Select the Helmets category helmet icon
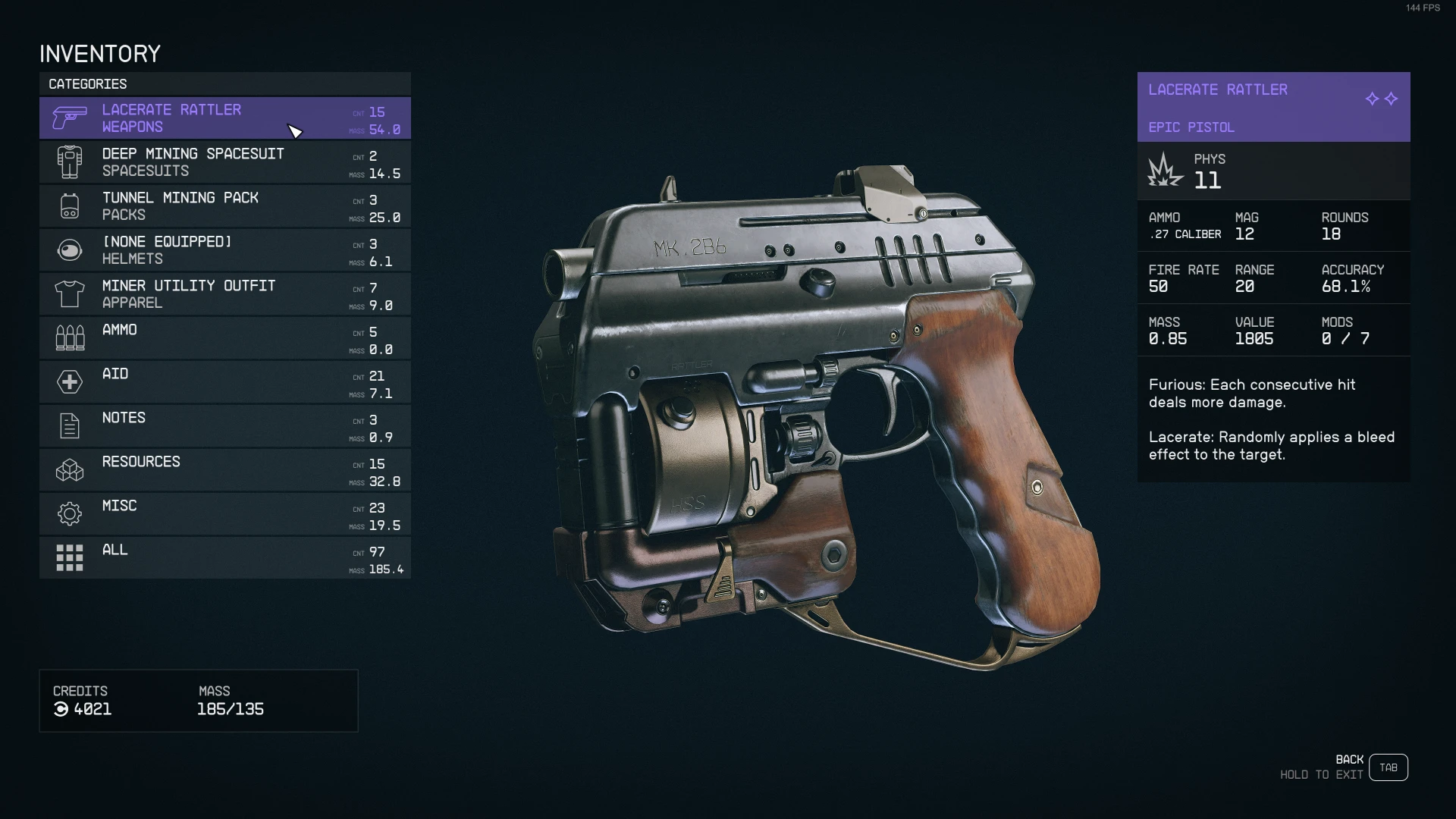The height and width of the screenshot is (819, 1456). point(69,249)
